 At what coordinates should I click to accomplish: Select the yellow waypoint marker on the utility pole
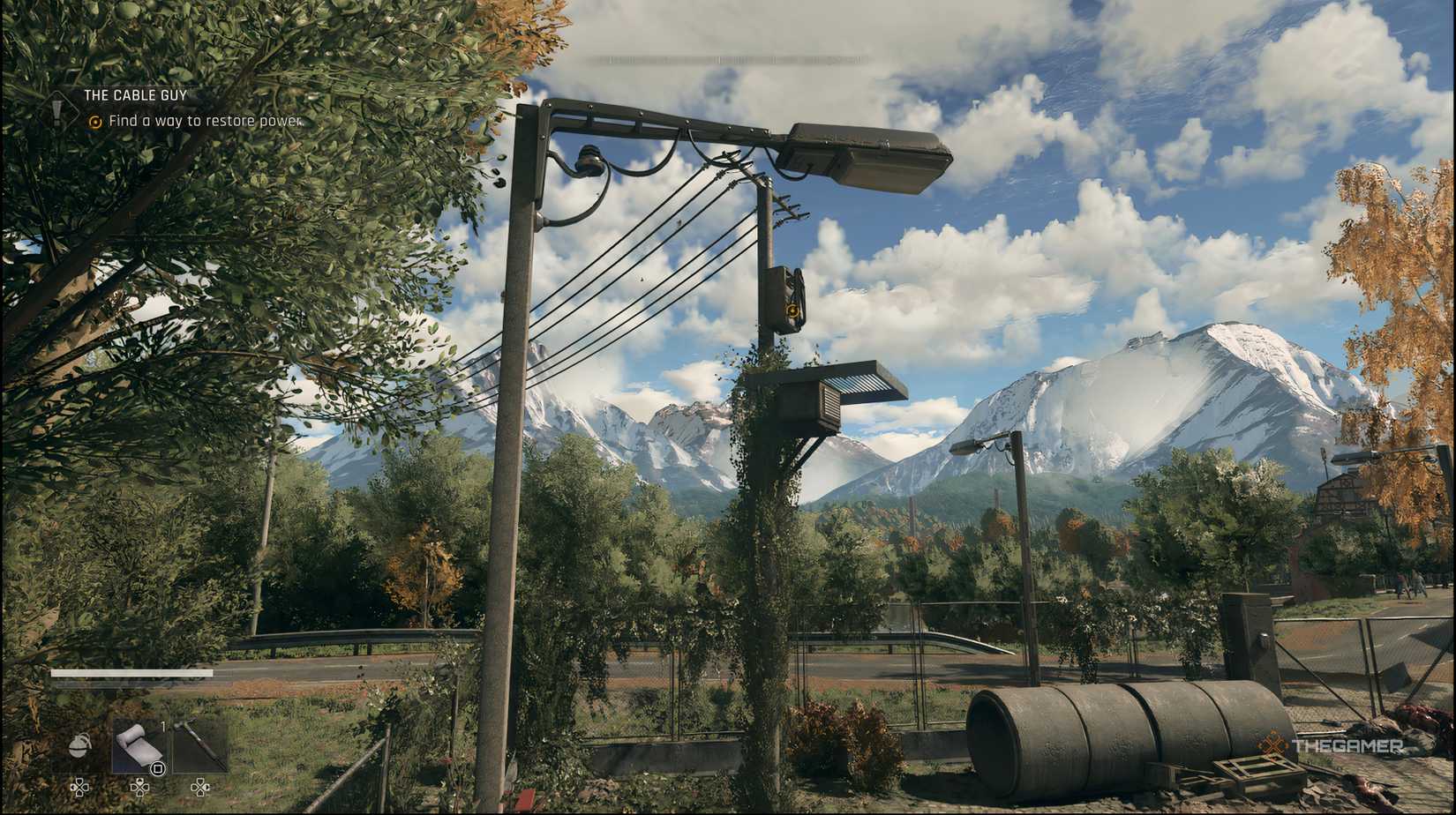click(x=792, y=310)
